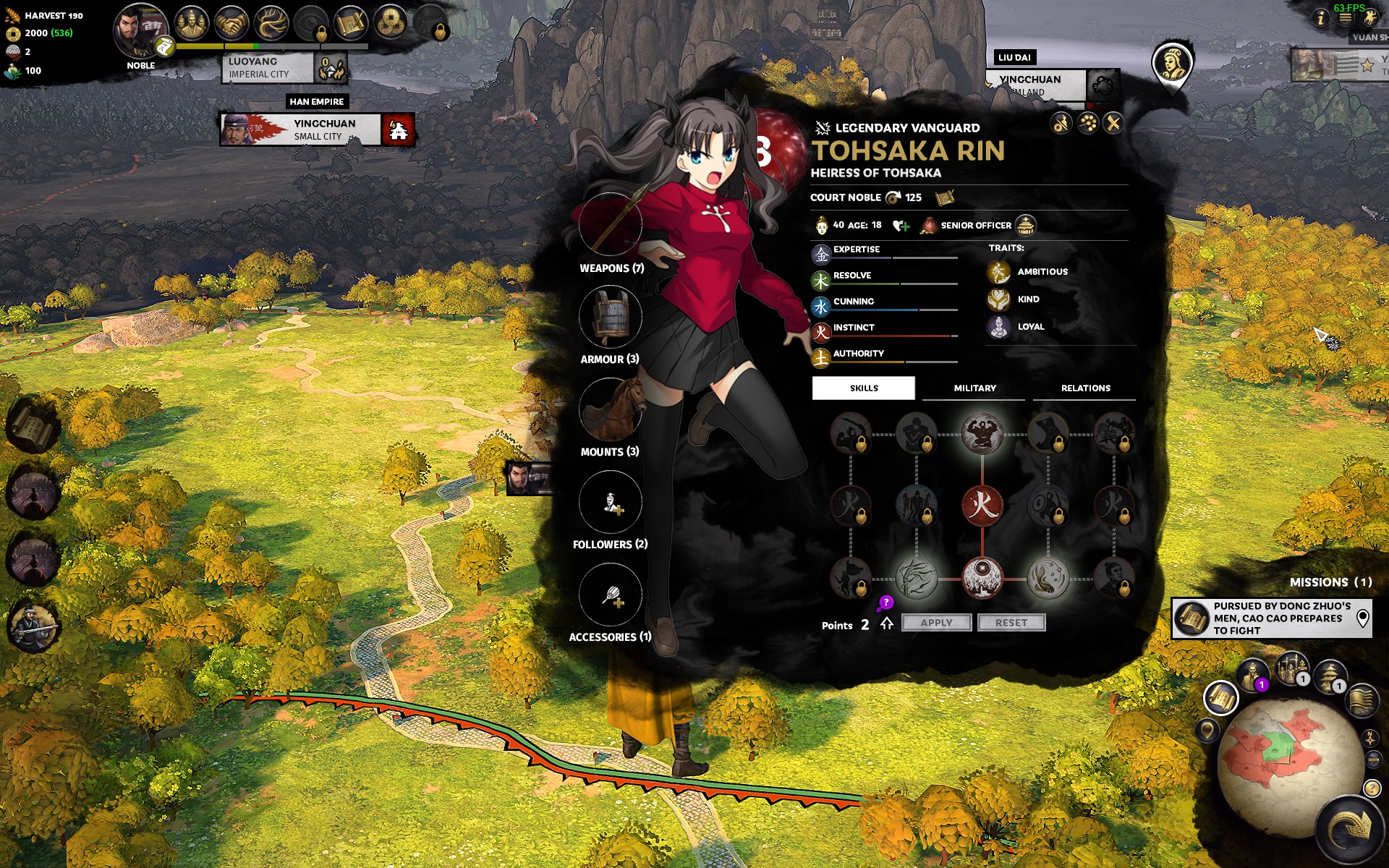
Task: Select the Skills tab
Action: (x=864, y=388)
